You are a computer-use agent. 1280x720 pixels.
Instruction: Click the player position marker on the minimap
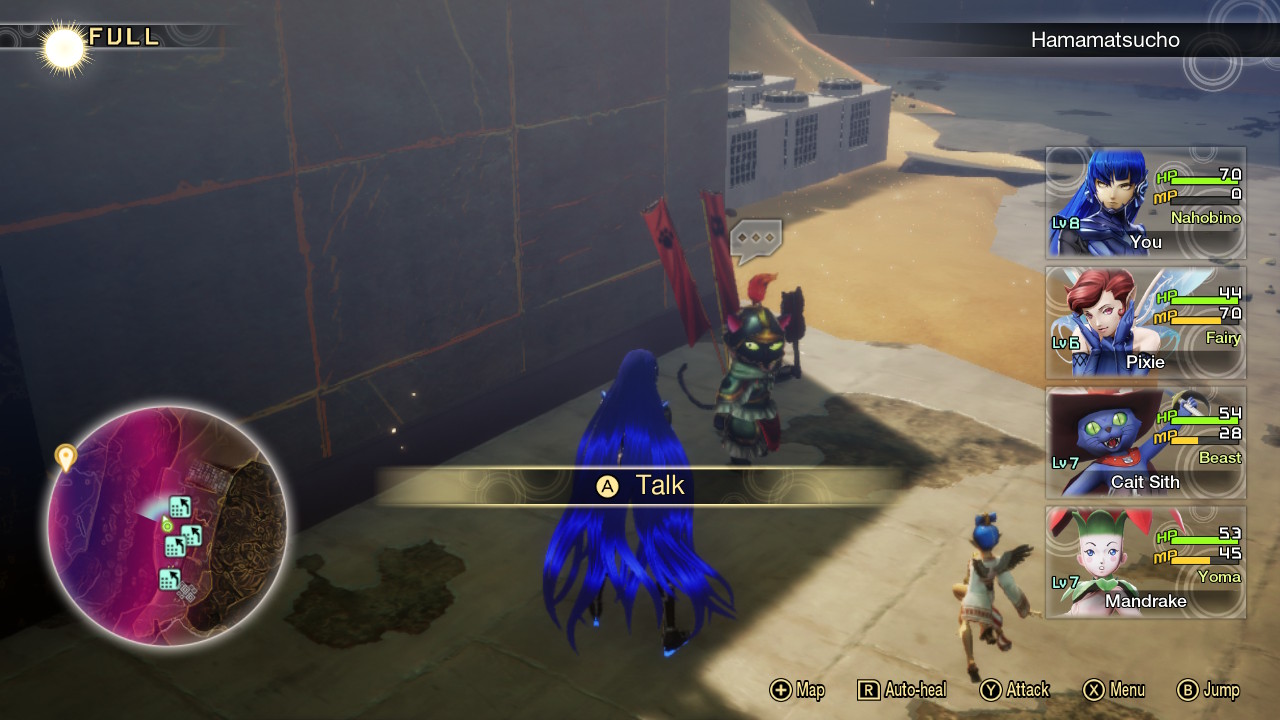tap(165, 526)
